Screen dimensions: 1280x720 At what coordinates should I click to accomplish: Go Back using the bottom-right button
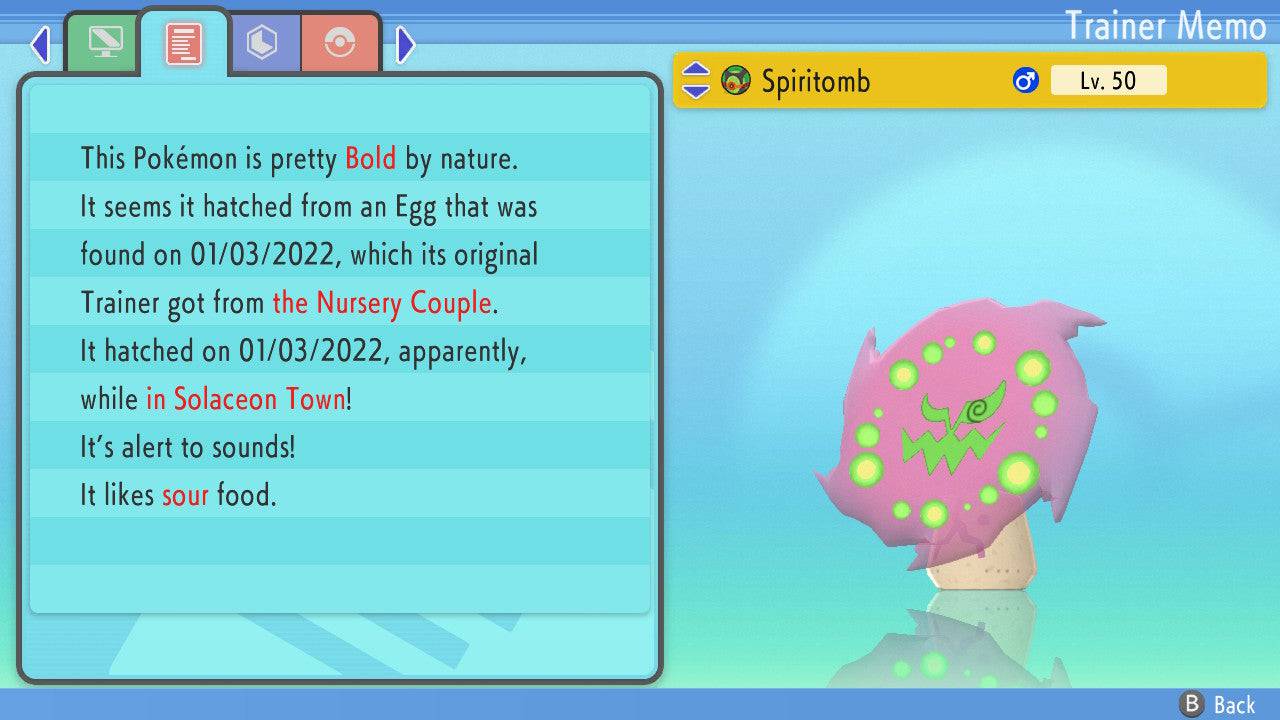pyautogui.click(x=1219, y=704)
